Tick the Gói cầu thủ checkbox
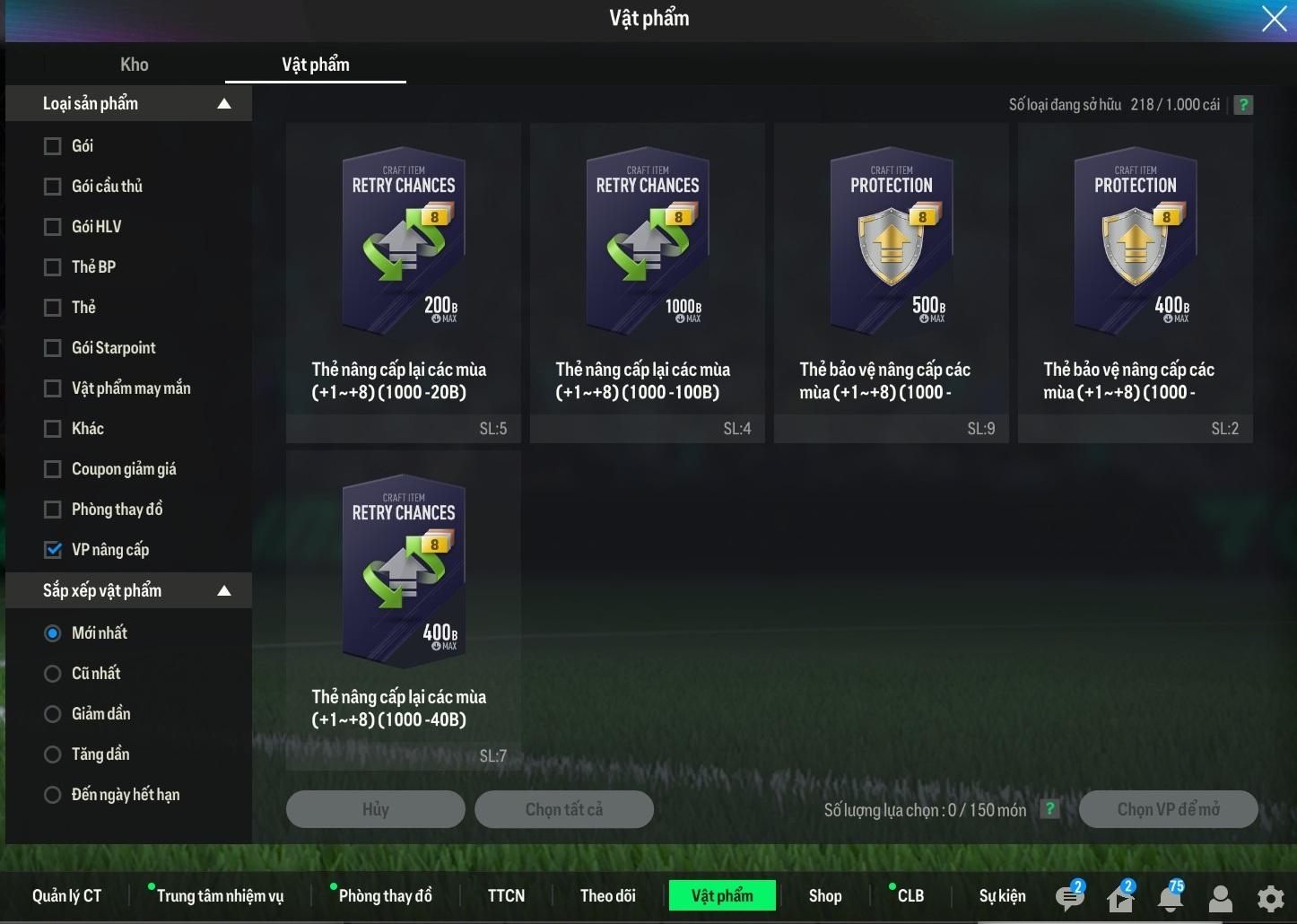The width and height of the screenshot is (1297, 924). (53, 187)
